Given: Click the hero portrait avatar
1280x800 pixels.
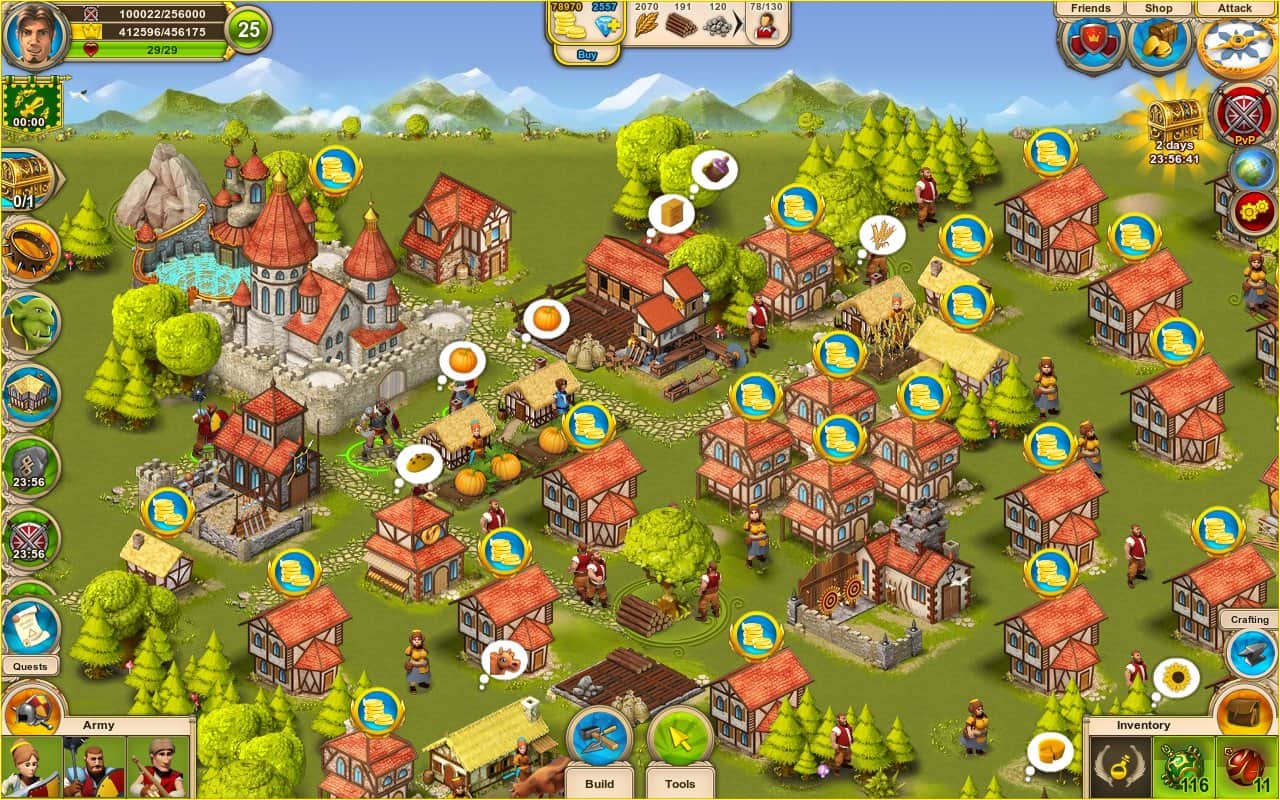Looking at the screenshot, I should [35, 35].
